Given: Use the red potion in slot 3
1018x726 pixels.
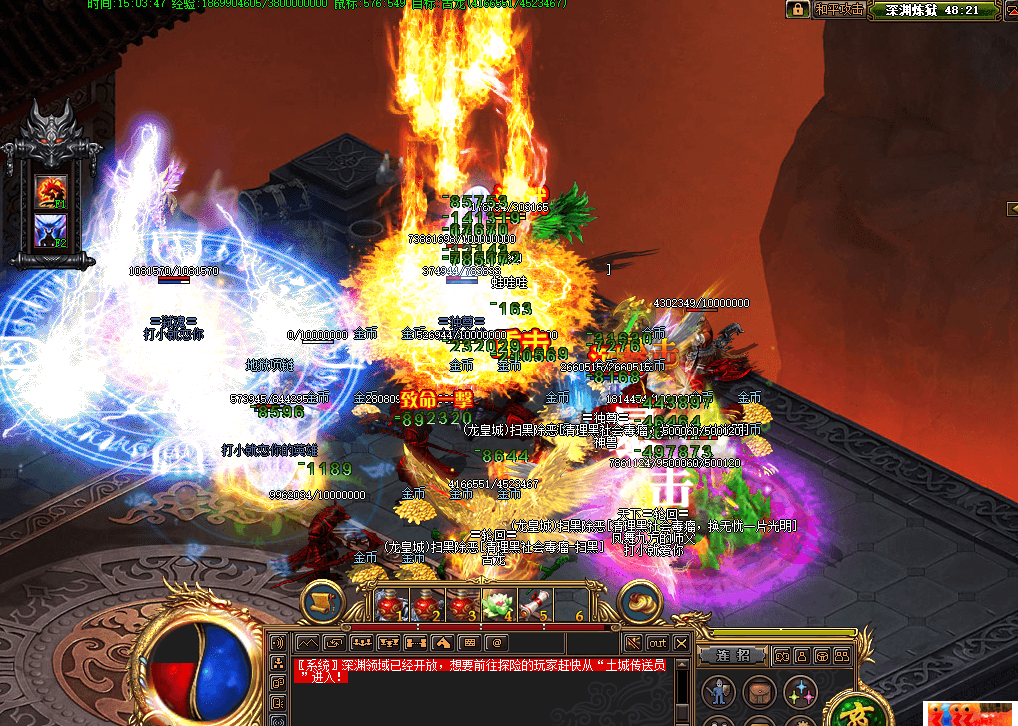Looking at the screenshot, I should point(462,603).
